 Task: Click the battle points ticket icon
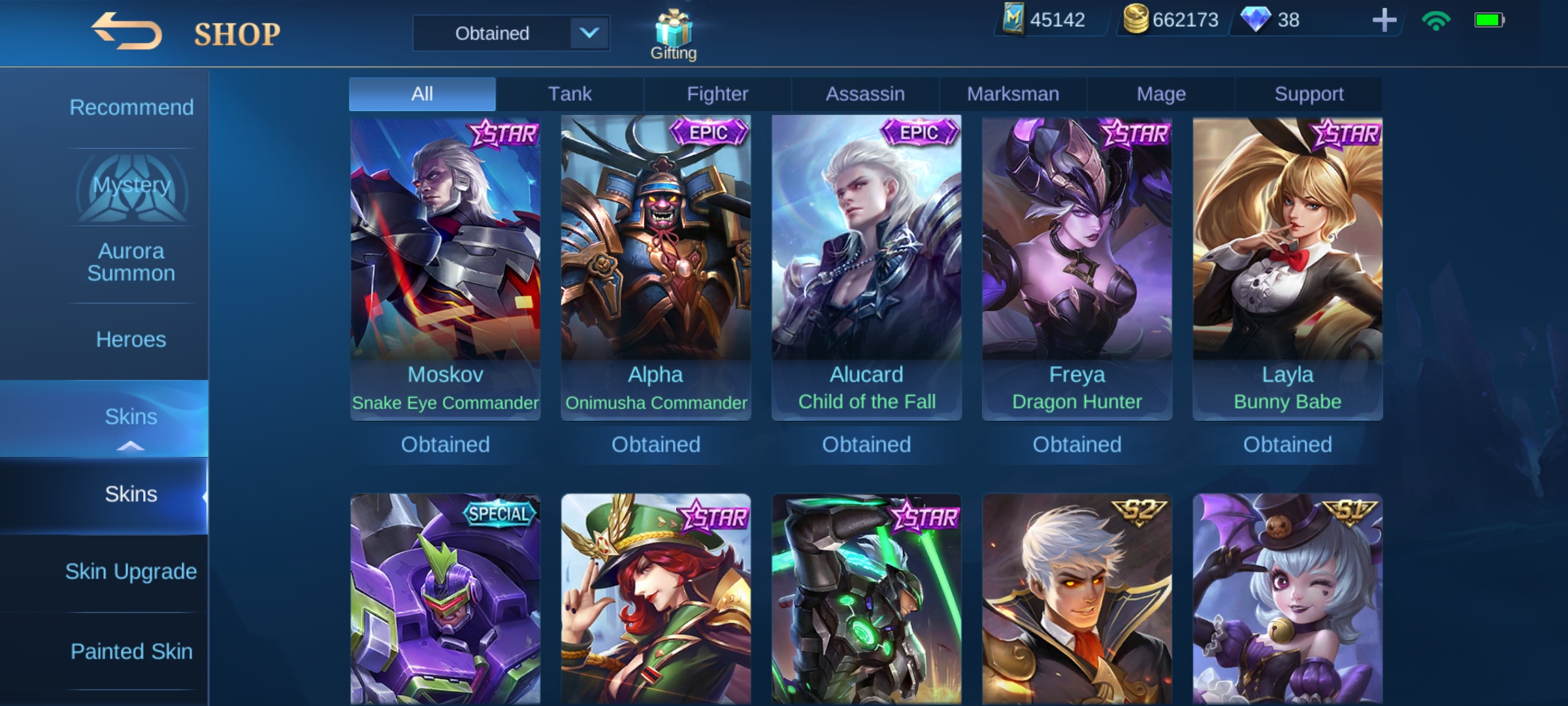click(x=1013, y=20)
